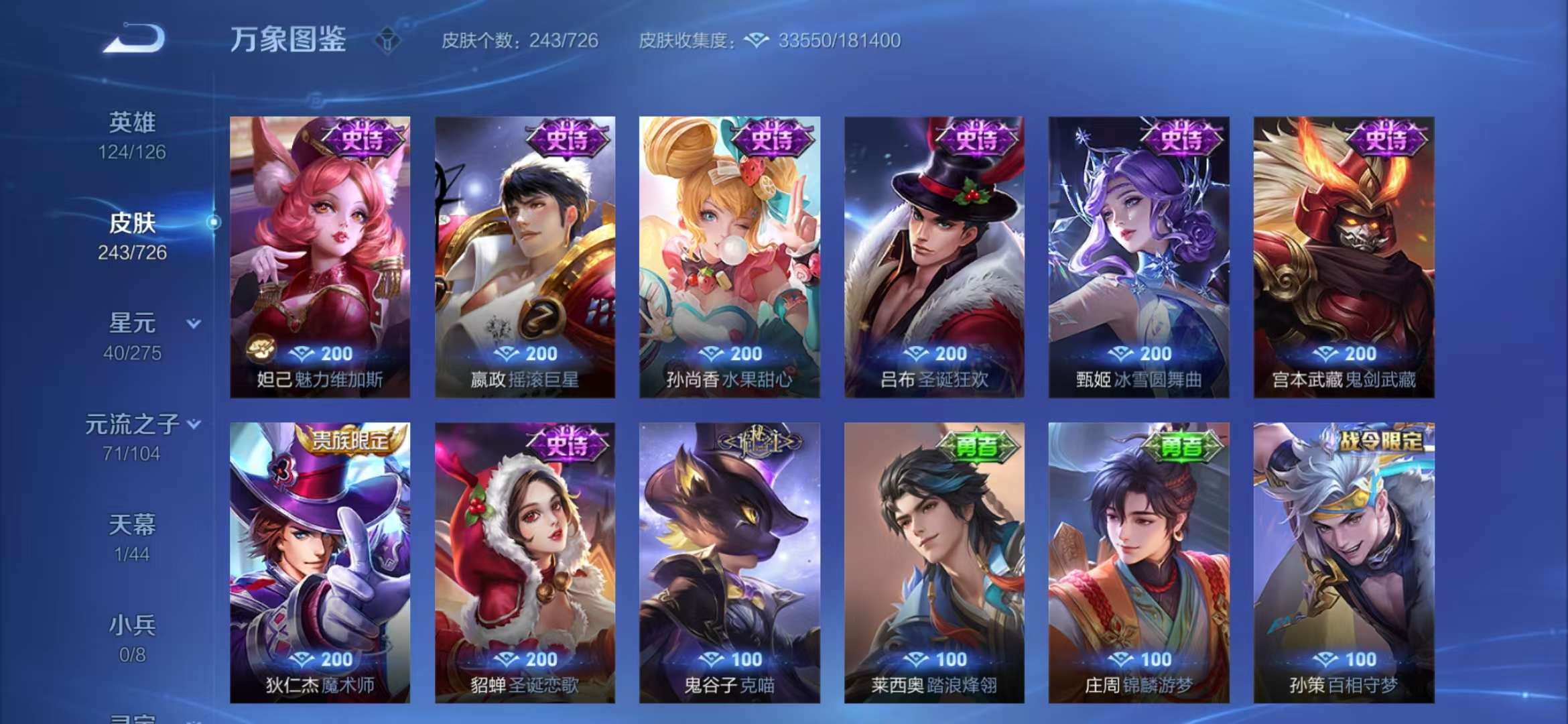The width and height of the screenshot is (1568, 724).
Task: Collapse the 元流之子 section
Action: click(194, 424)
